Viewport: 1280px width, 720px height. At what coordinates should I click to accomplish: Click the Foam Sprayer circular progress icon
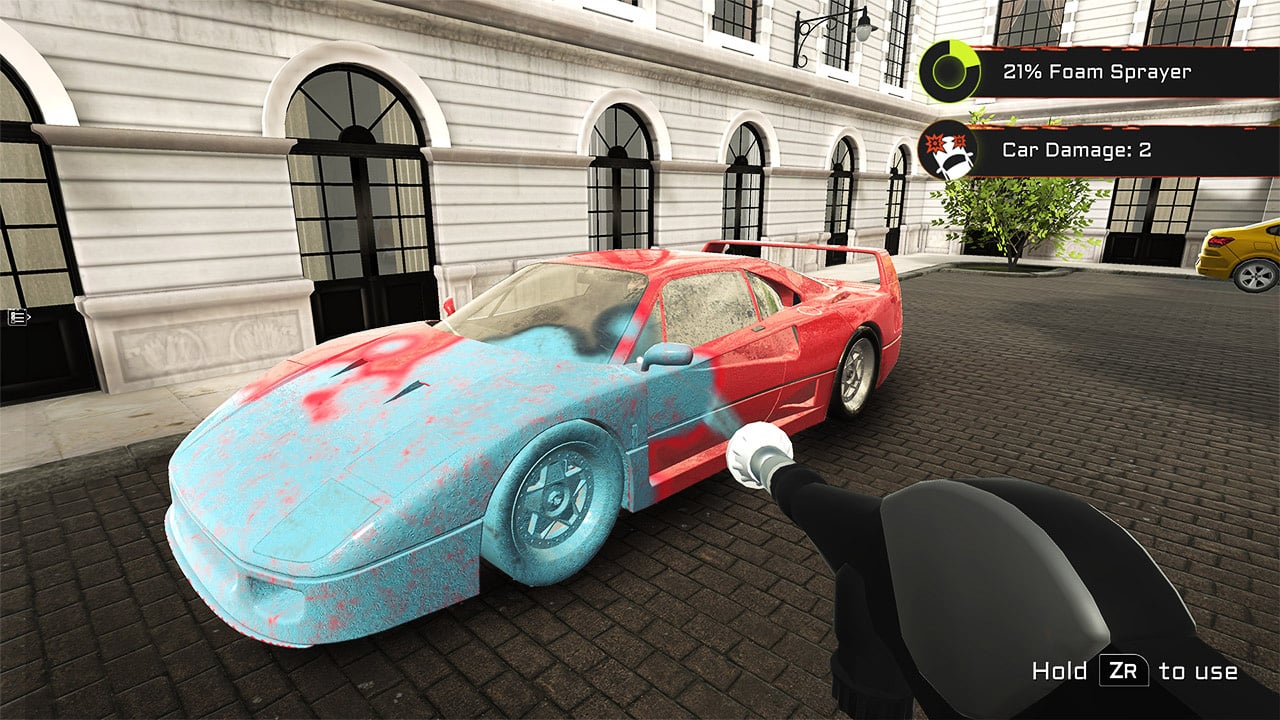pos(949,72)
